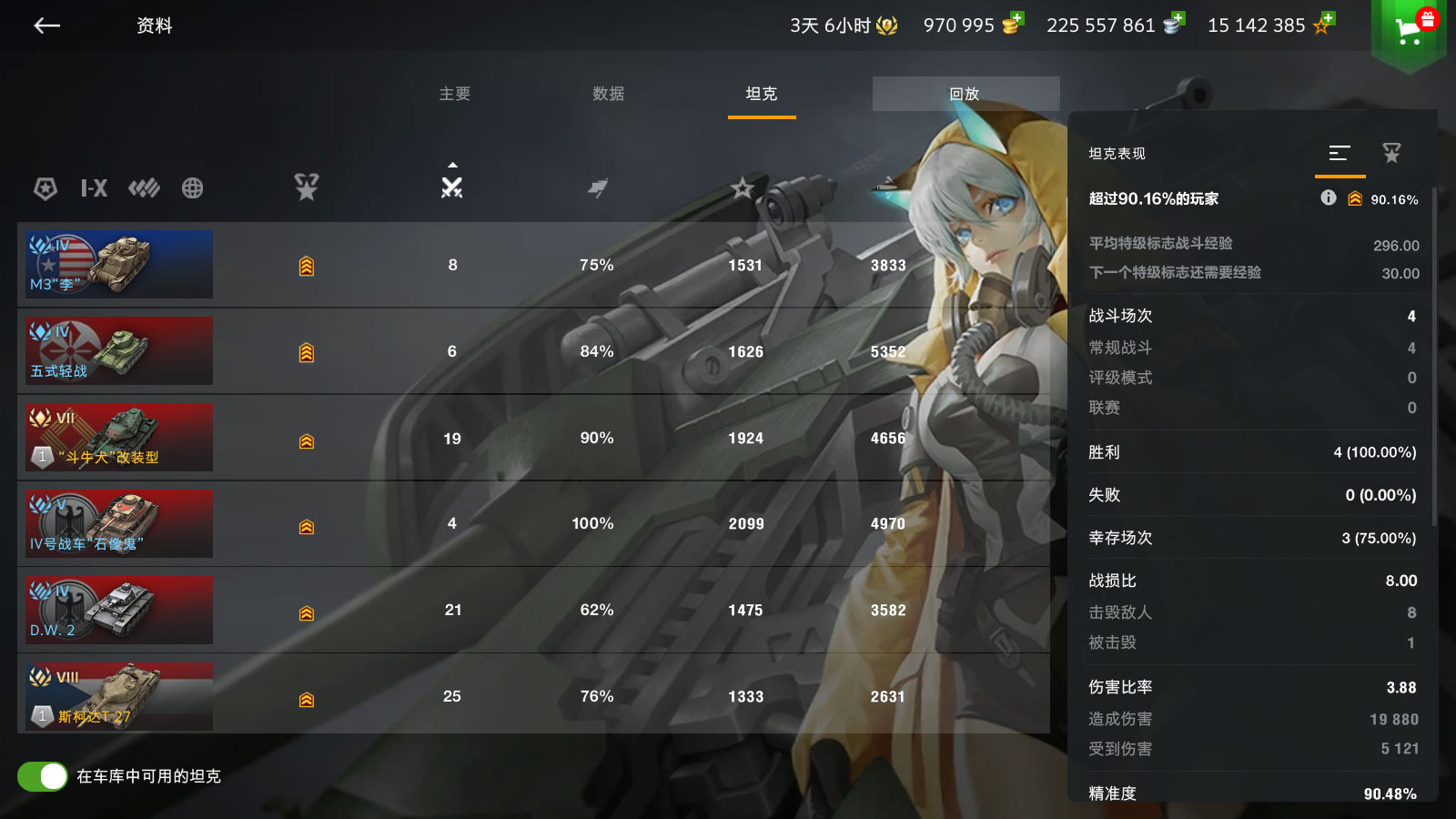Switch to the 主要 tab
Screen dimensions: 1456x819
click(455, 94)
